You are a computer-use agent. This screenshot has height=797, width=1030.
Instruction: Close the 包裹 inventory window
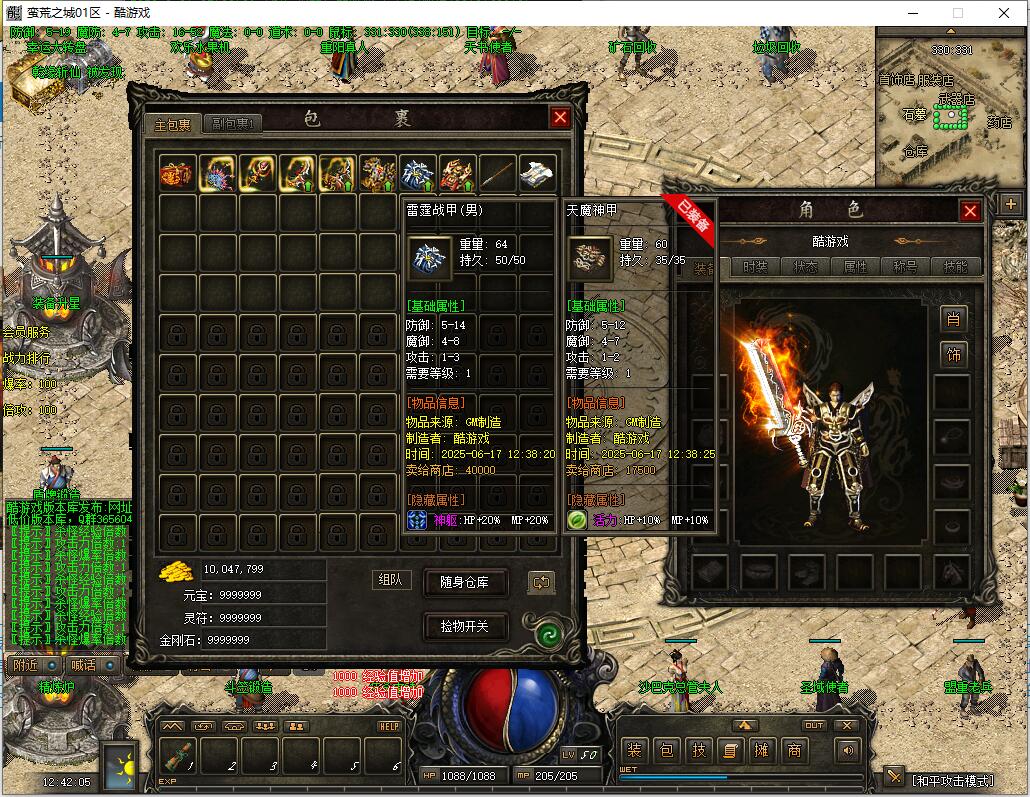pos(560,118)
